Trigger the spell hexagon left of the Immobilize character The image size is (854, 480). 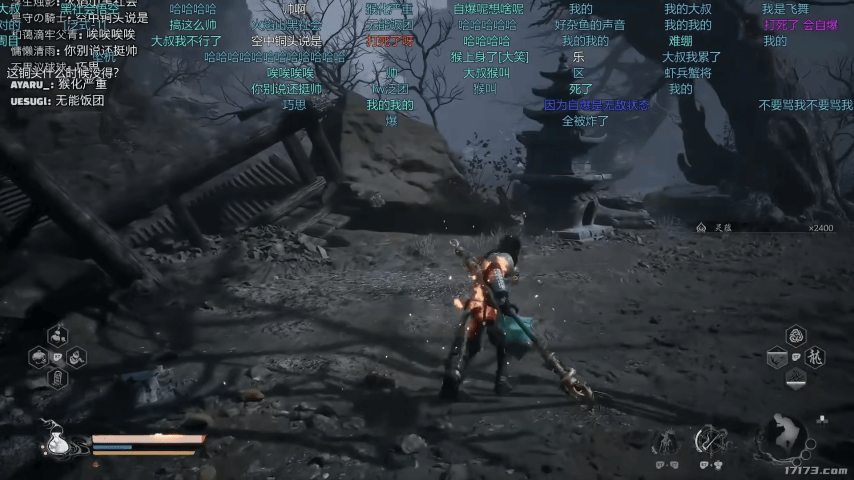pyautogui.click(x=777, y=357)
